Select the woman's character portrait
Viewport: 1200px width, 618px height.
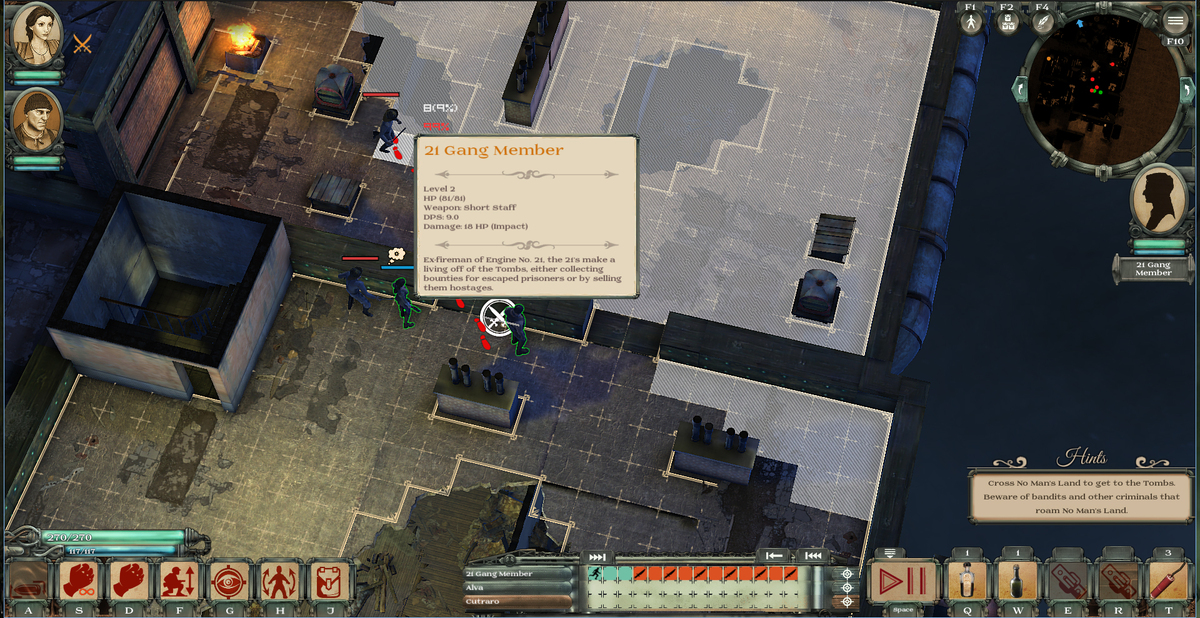coord(36,37)
